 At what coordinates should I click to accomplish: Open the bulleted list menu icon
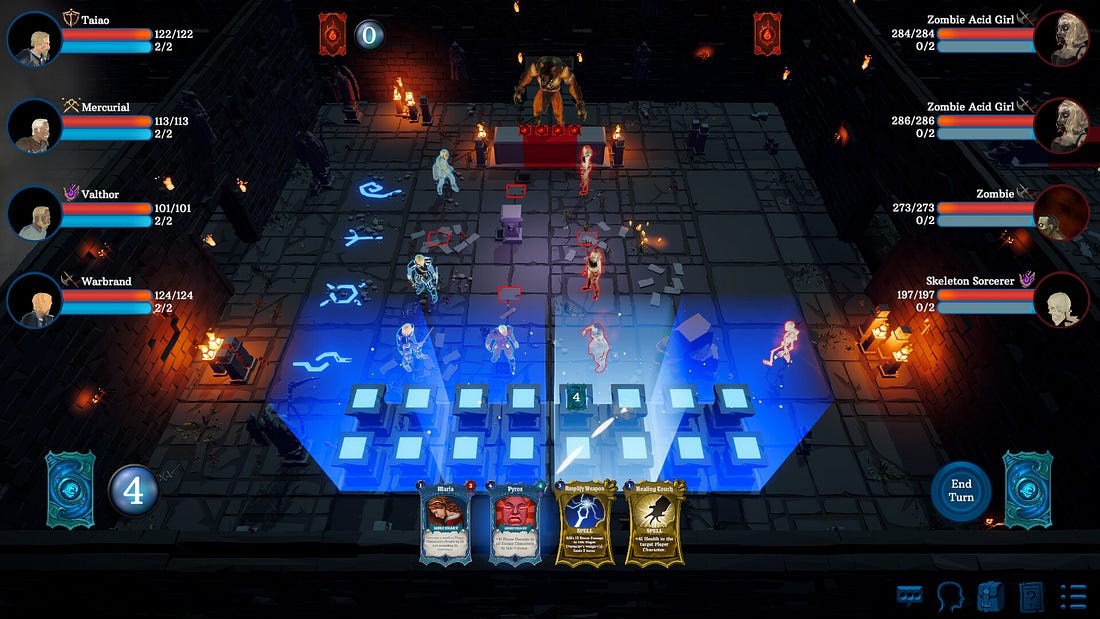tap(1073, 597)
